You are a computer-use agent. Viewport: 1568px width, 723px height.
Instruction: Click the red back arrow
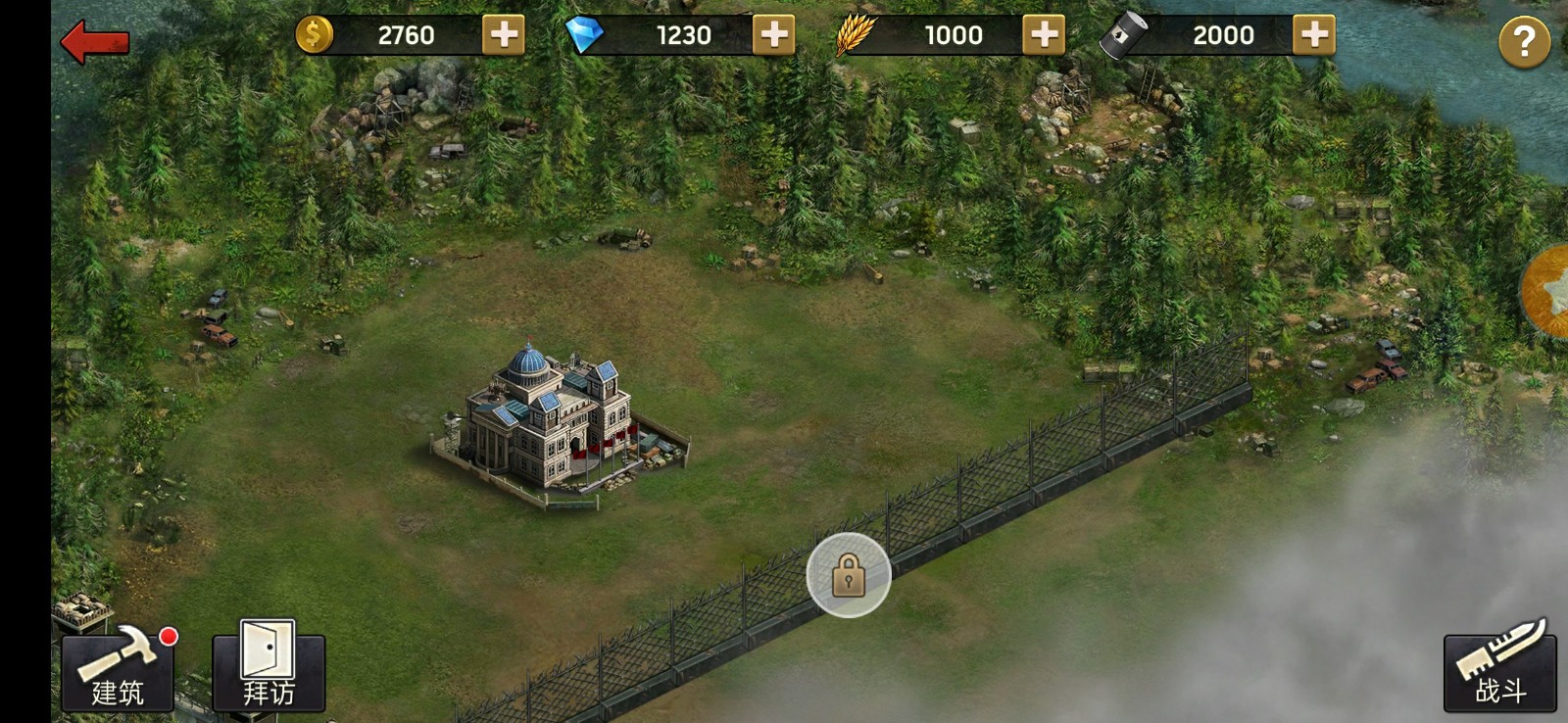93,40
